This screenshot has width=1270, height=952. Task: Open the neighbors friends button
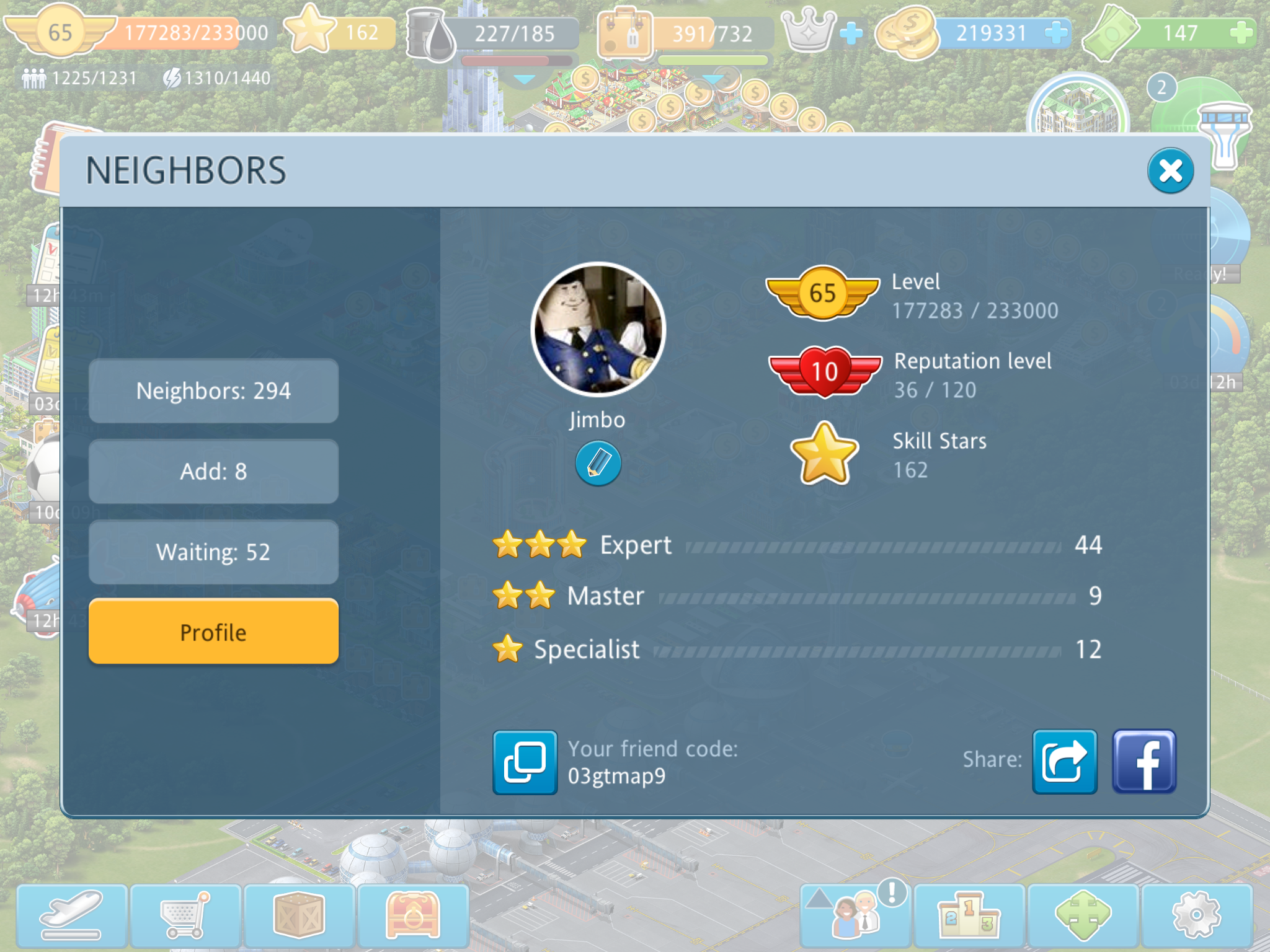pos(856,915)
